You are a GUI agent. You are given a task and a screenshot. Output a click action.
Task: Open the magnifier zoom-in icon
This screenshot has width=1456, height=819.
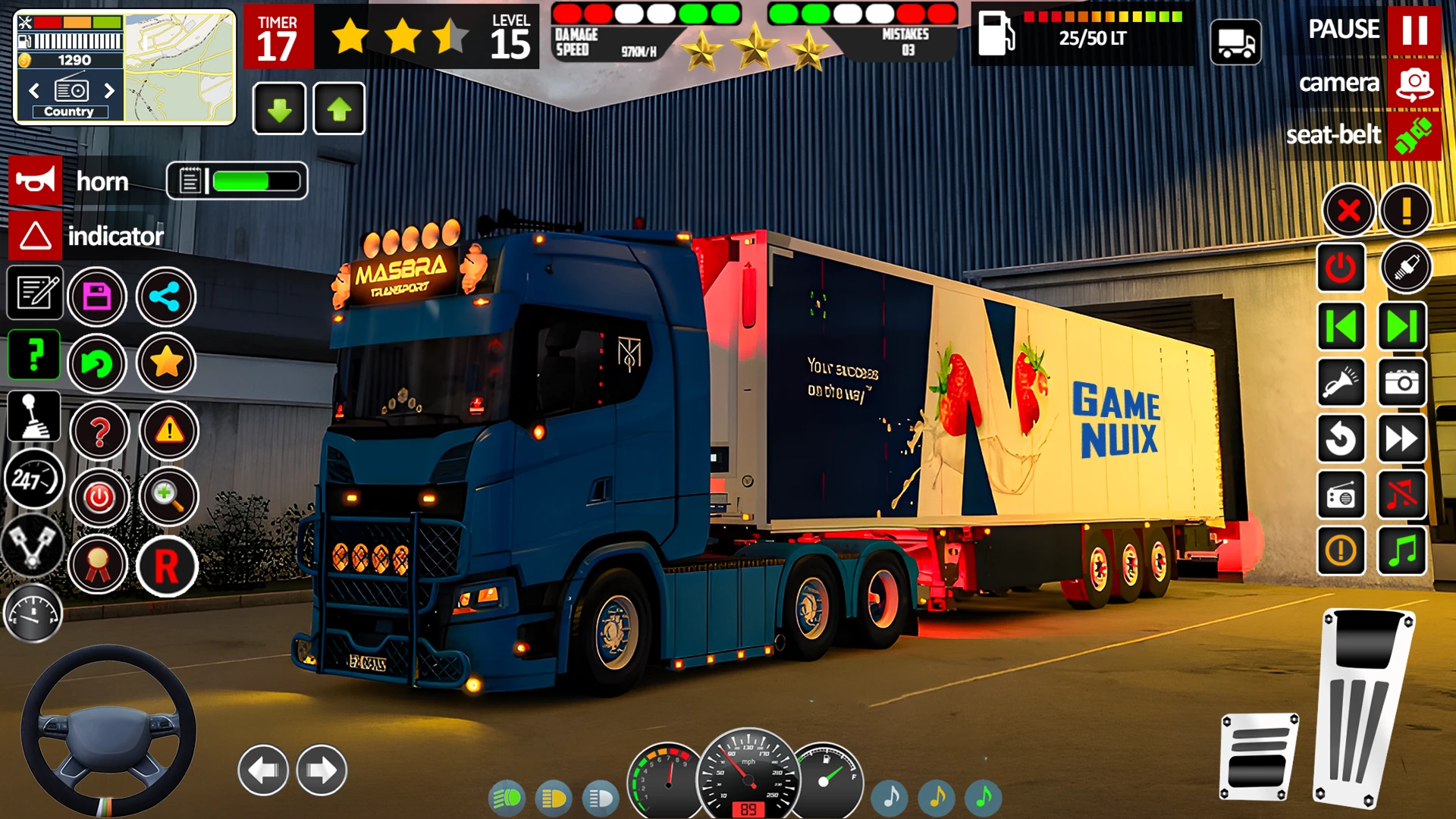[168, 497]
